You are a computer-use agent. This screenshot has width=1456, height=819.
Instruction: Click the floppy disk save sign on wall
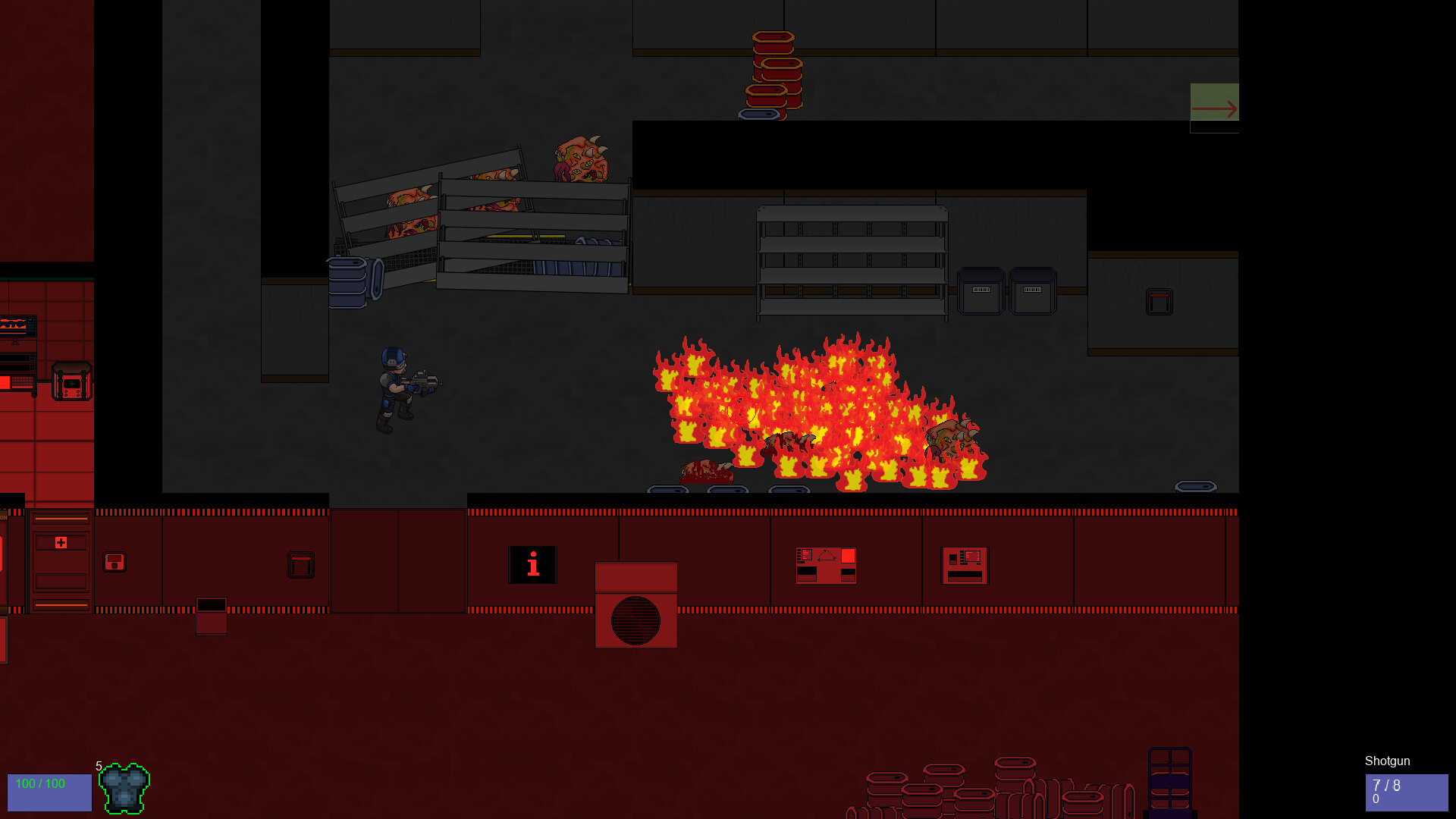(x=115, y=561)
